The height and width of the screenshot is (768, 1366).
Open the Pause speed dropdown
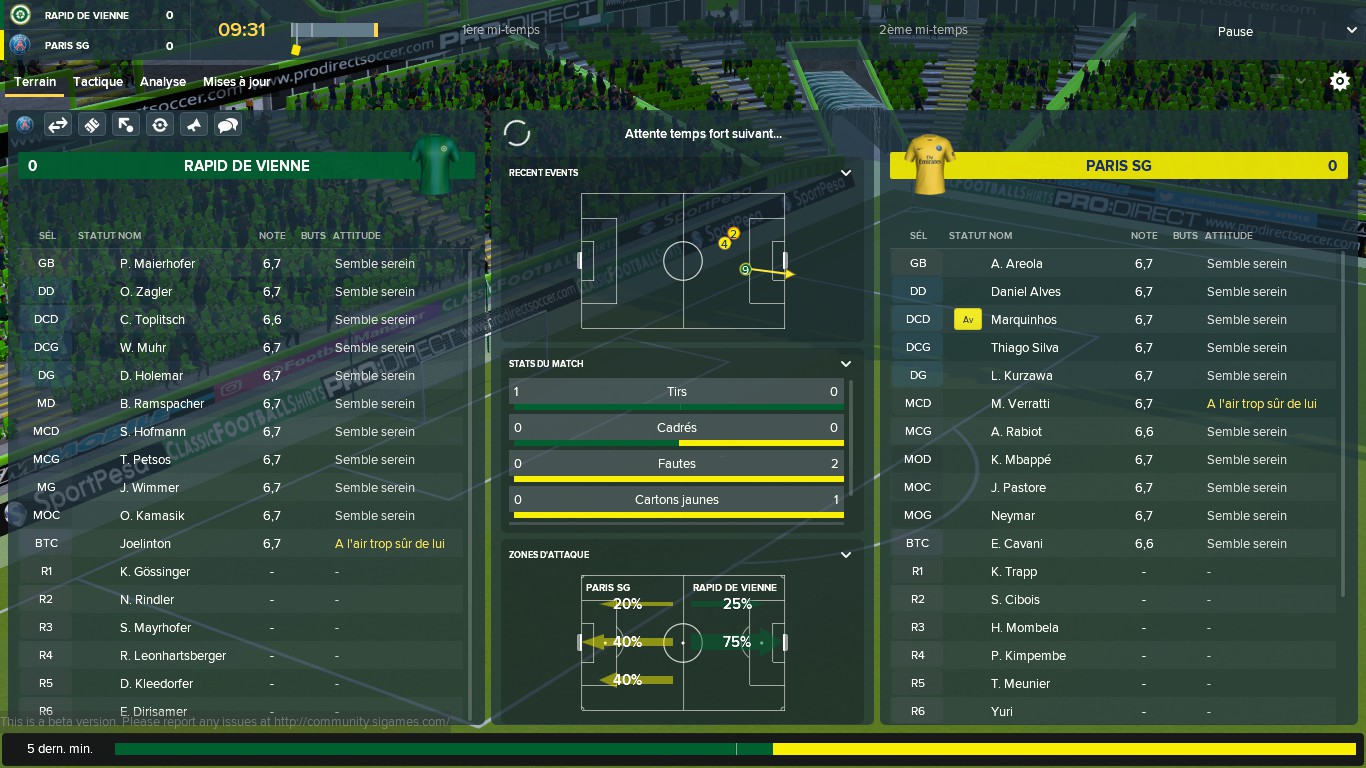click(1280, 31)
